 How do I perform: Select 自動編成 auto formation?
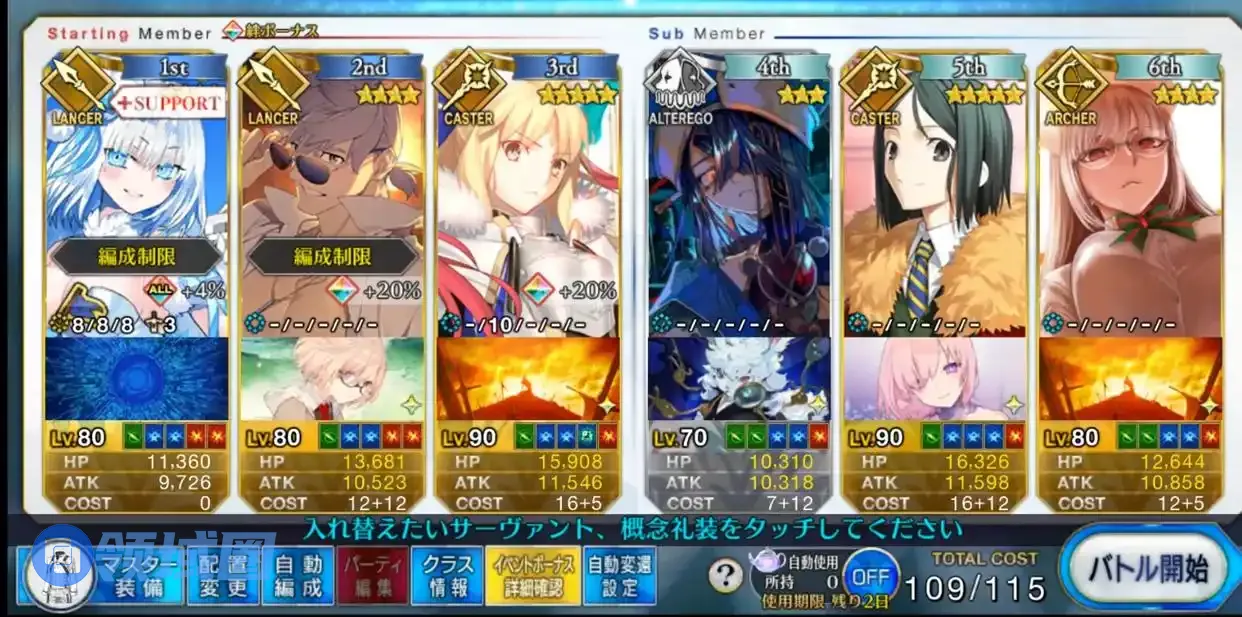pyautogui.click(x=297, y=576)
